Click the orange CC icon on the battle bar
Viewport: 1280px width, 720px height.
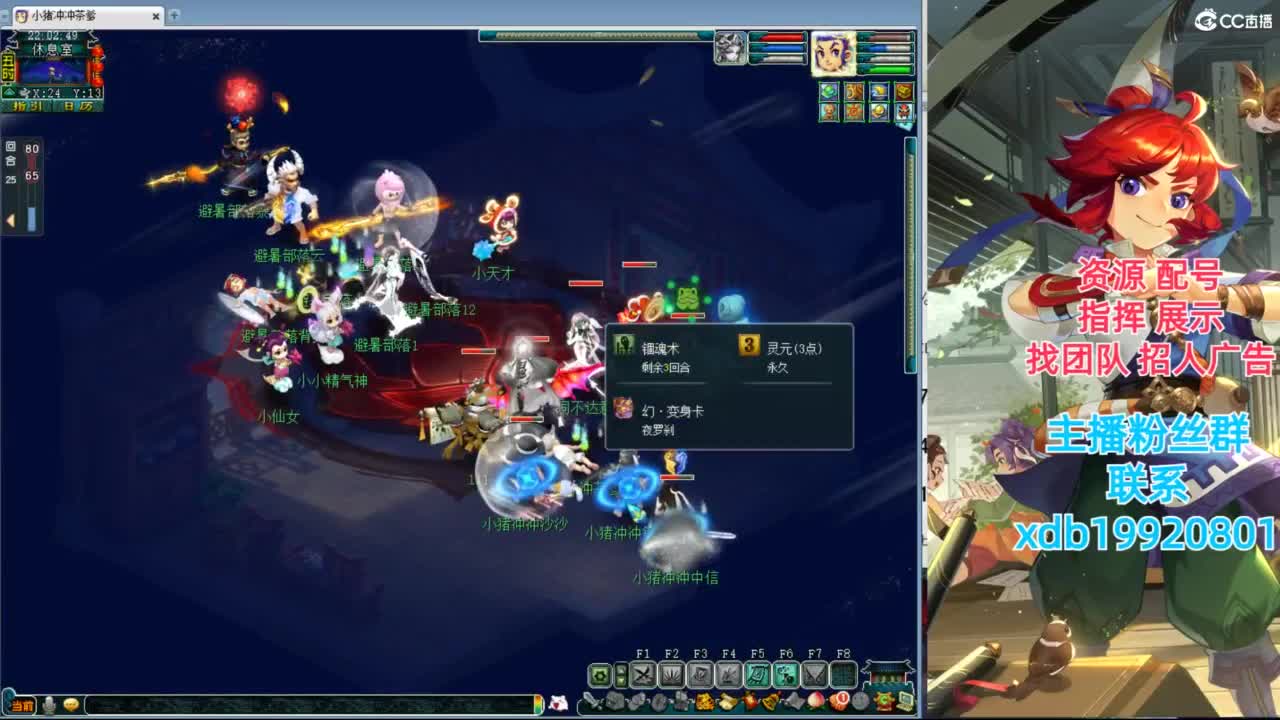[884, 702]
